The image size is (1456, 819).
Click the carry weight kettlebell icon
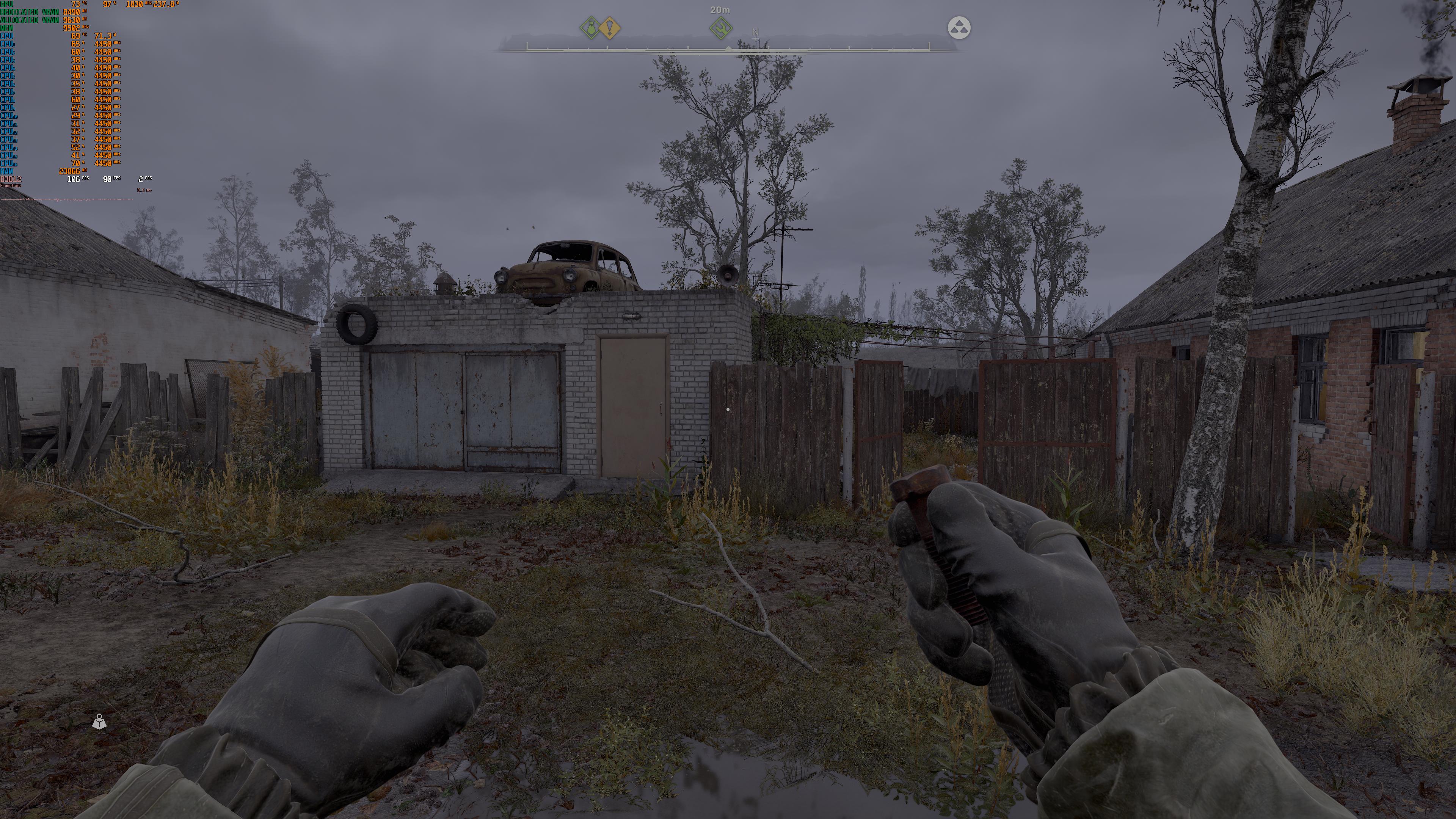[99, 722]
